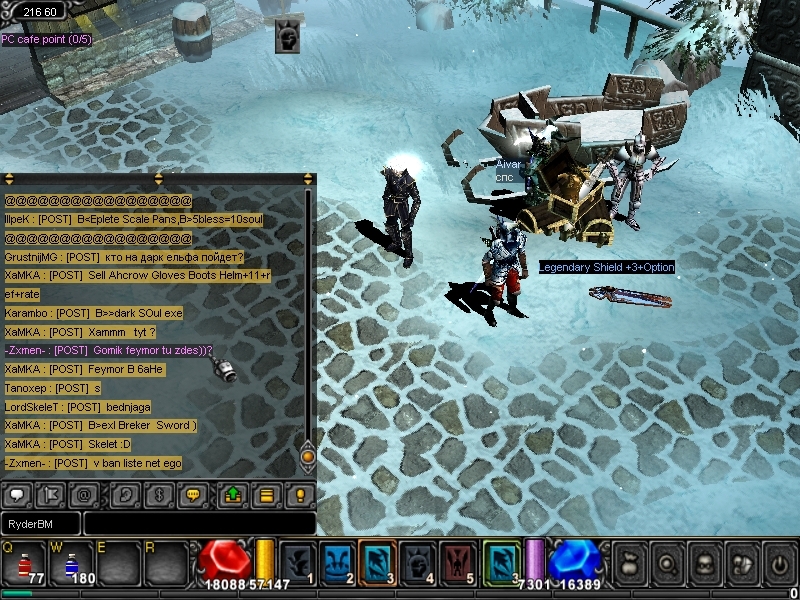Screen dimensions: 800x600
Task: Toggle the dollar sign trade chat button
Action: (x=159, y=494)
